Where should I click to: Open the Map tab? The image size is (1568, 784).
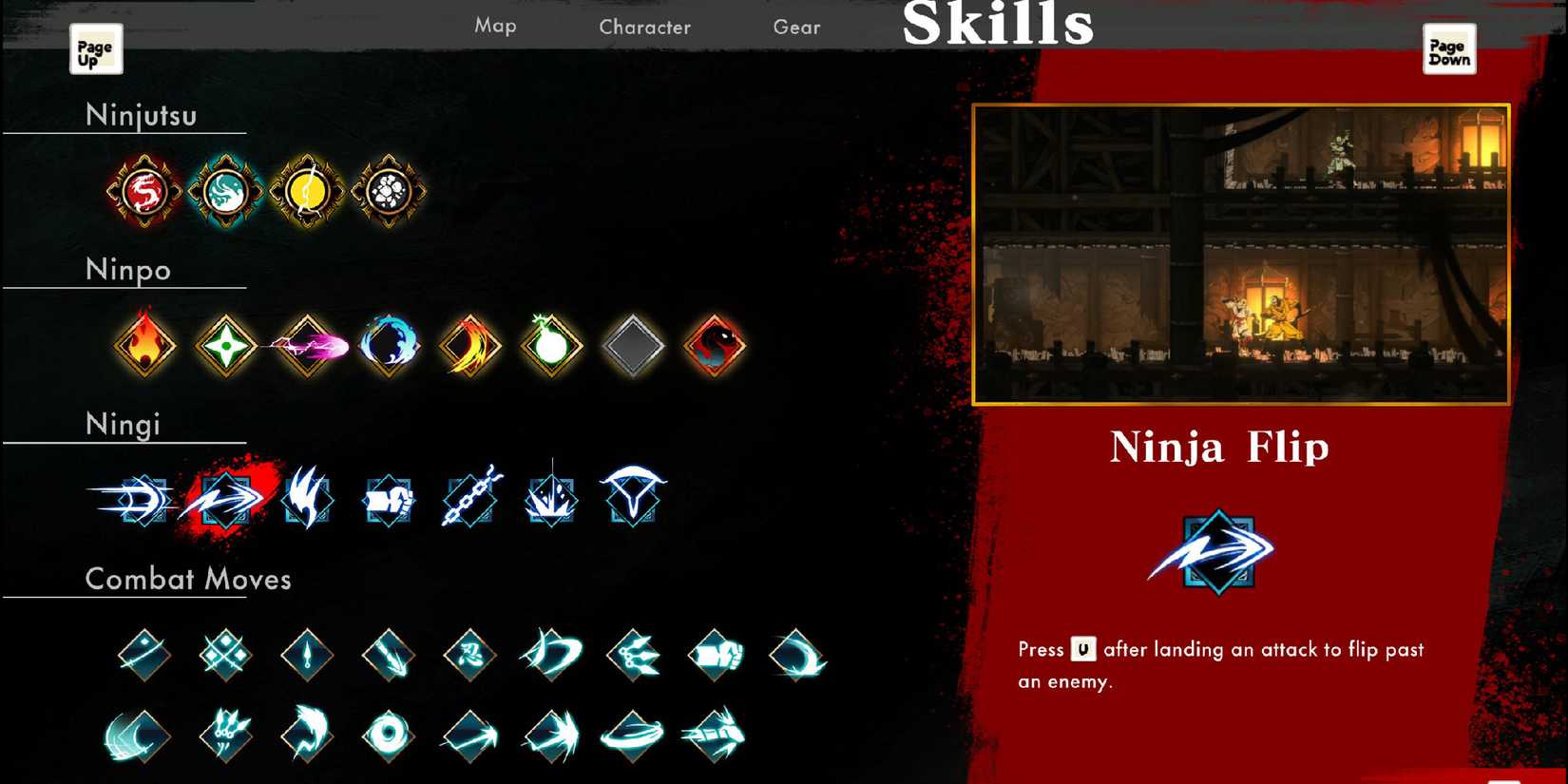pyautogui.click(x=495, y=27)
